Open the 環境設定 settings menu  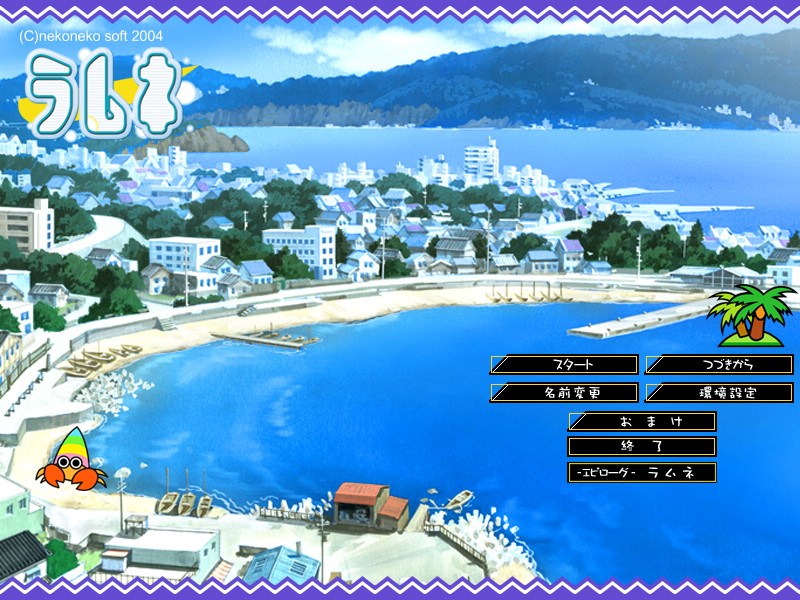pyautogui.click(x=720, y=393)
